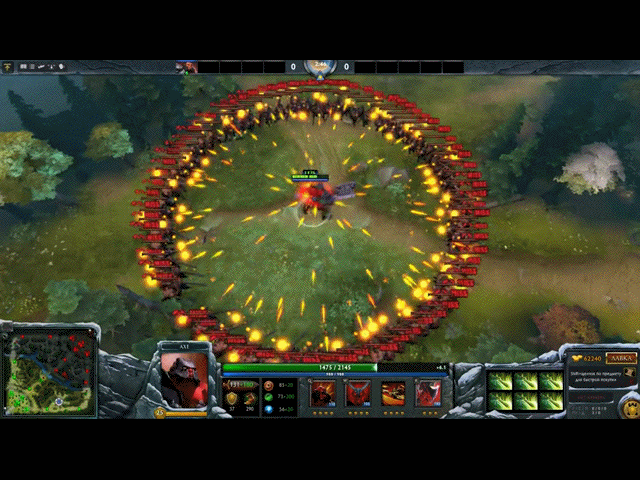
Task: Use the Culling Blade ultimate ability
Action: coord(428,394)
